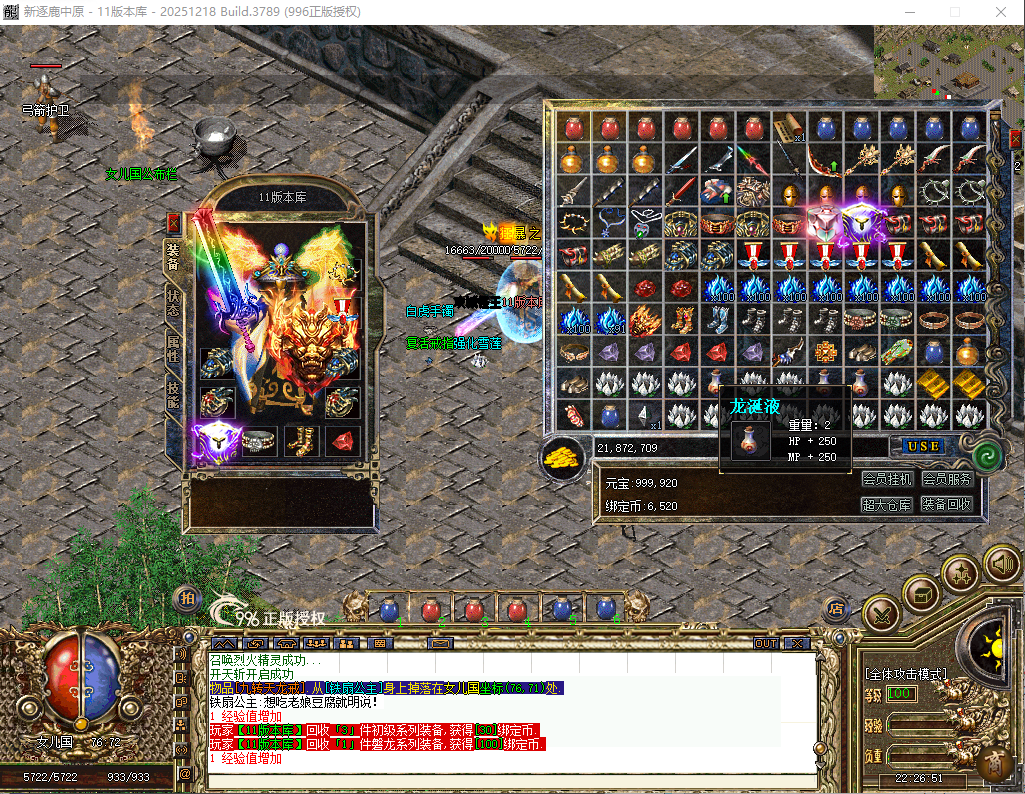
Task: Switch to the 技能 skills tab
Action: [x=172, y=396]
